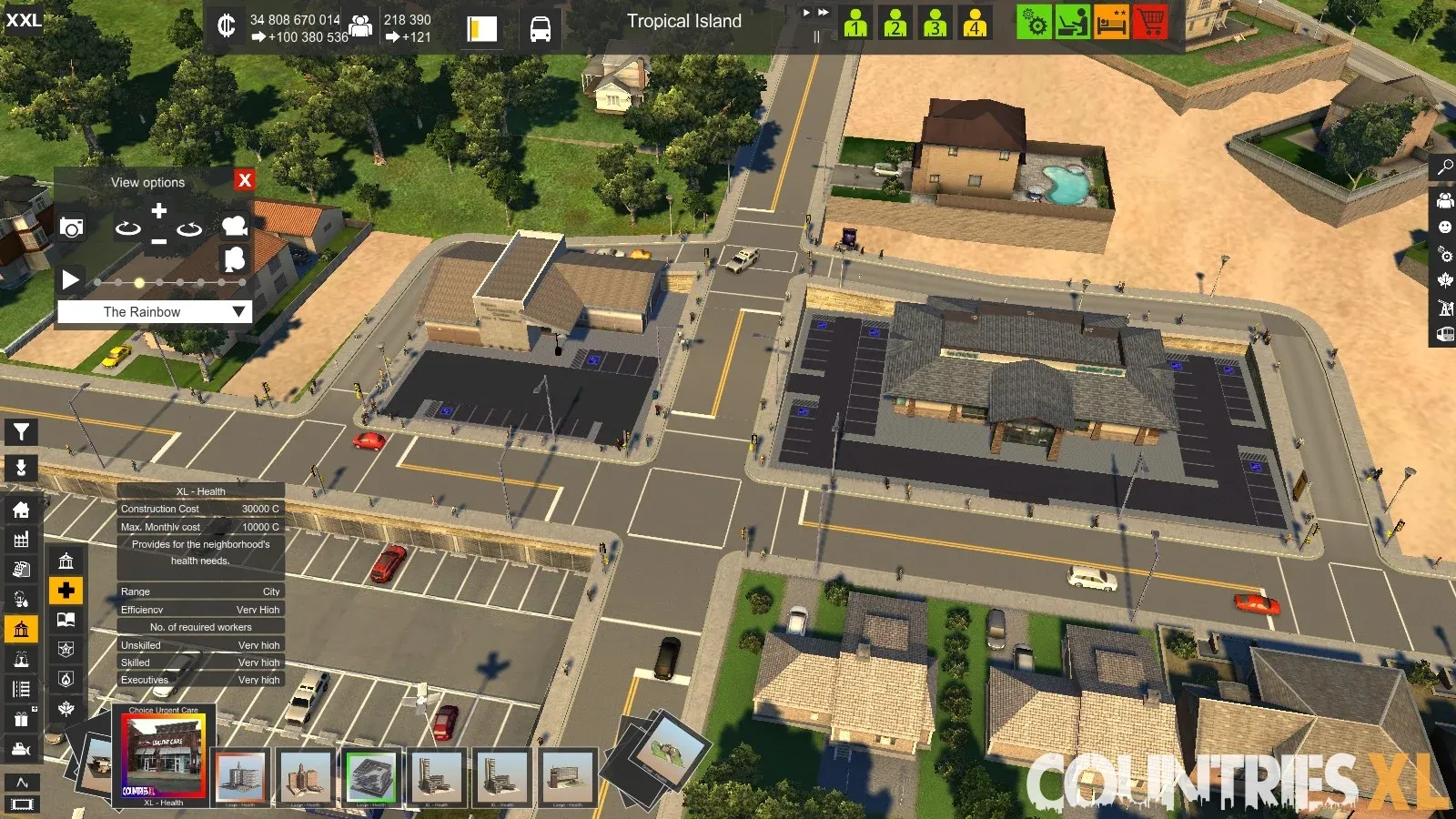The height and width of the screenshot is (819, 1456).
Task: Choose the education book subcategory
Action: 66,620
